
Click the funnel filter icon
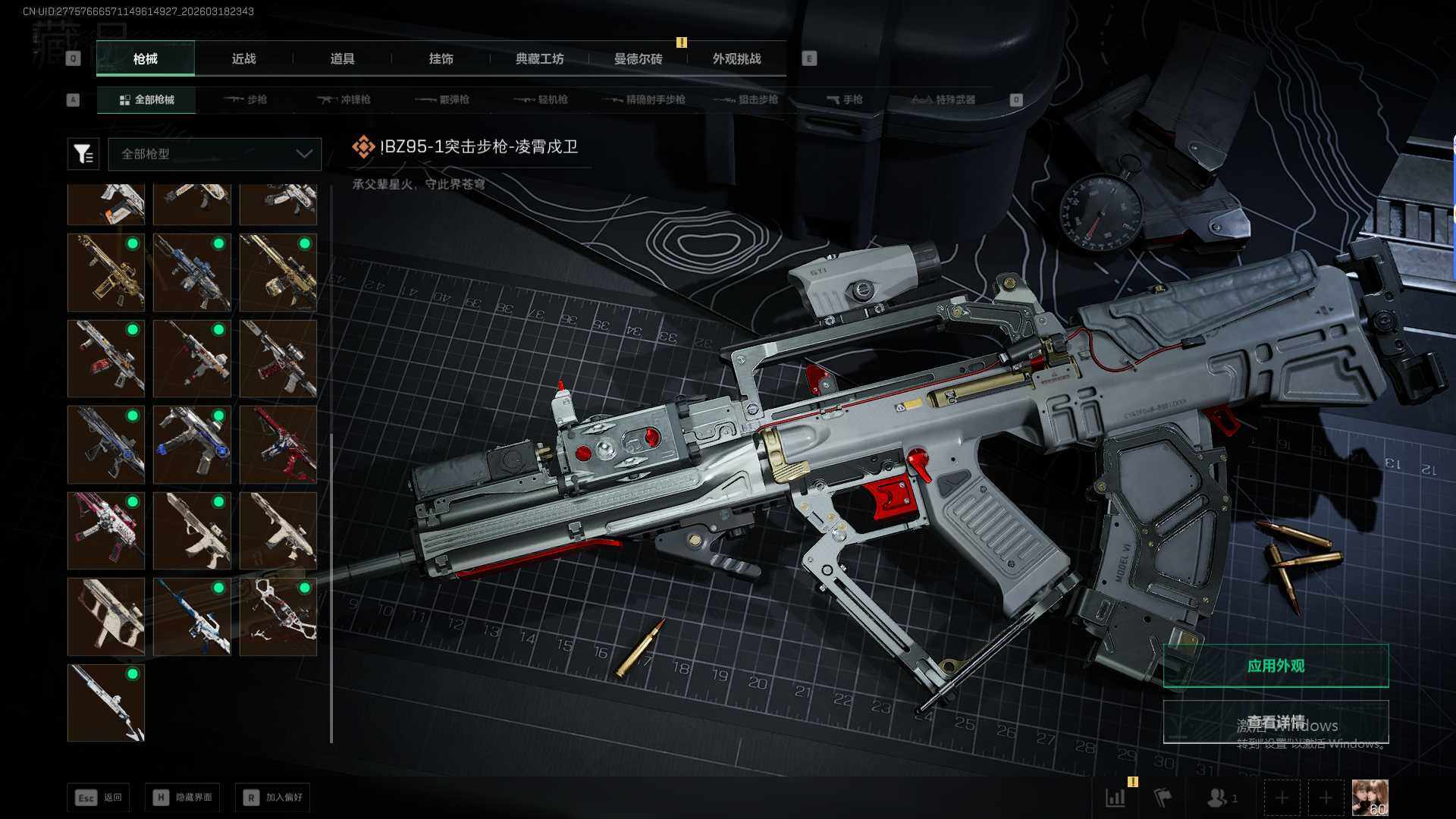83,154
